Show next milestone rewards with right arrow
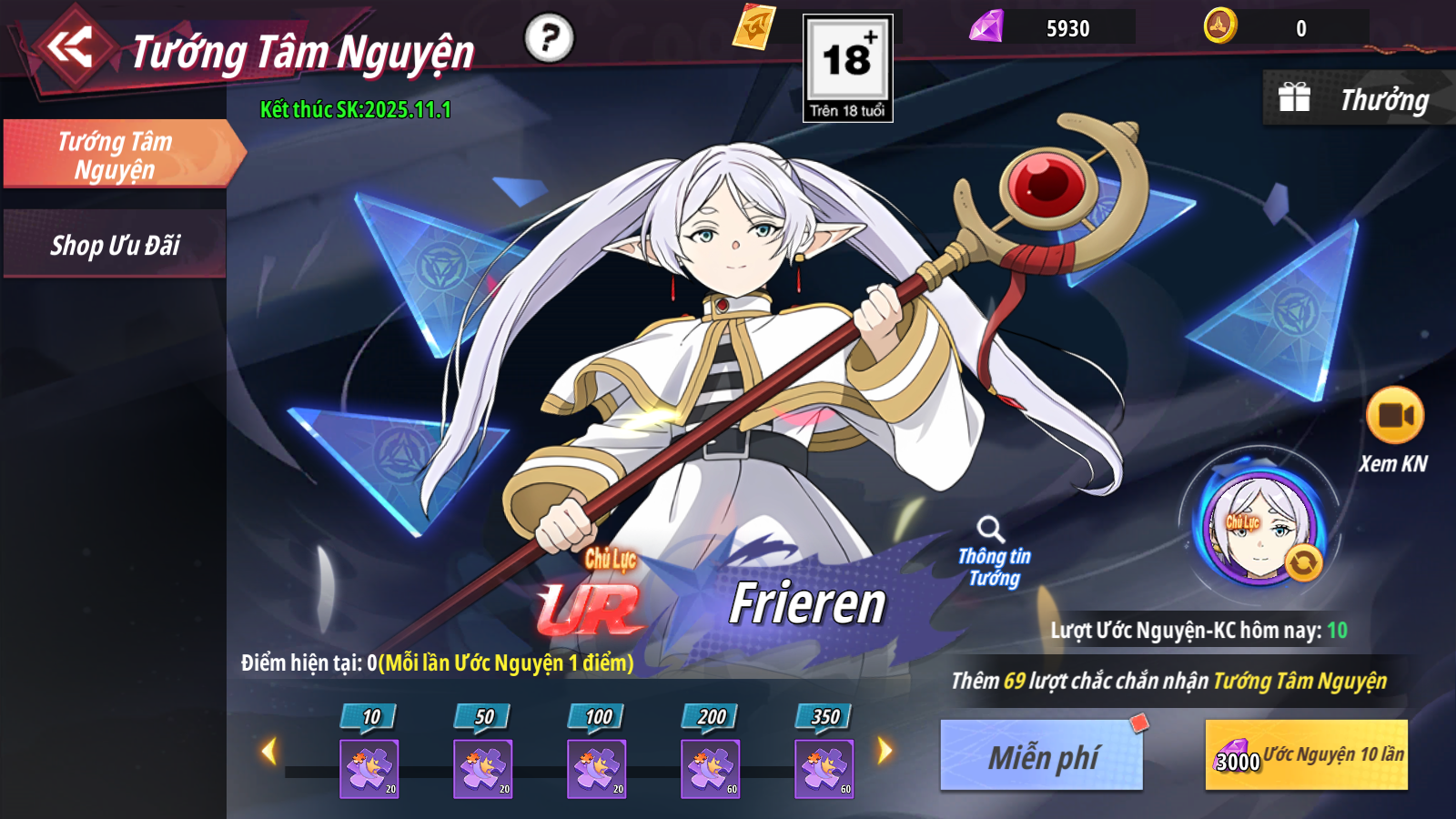1456x819 pixels. (x=885, y=751)
